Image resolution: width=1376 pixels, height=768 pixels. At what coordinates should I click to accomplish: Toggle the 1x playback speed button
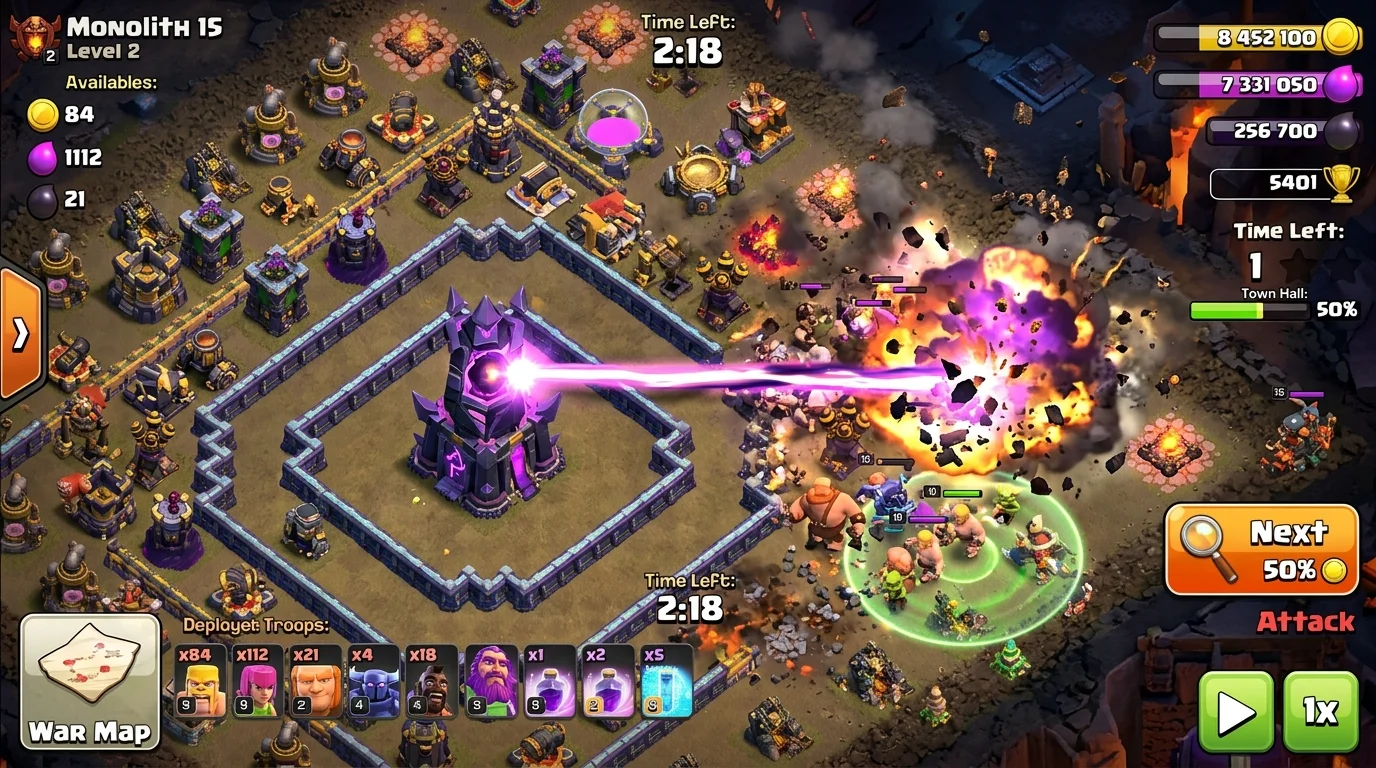[x=1320, y=711]
